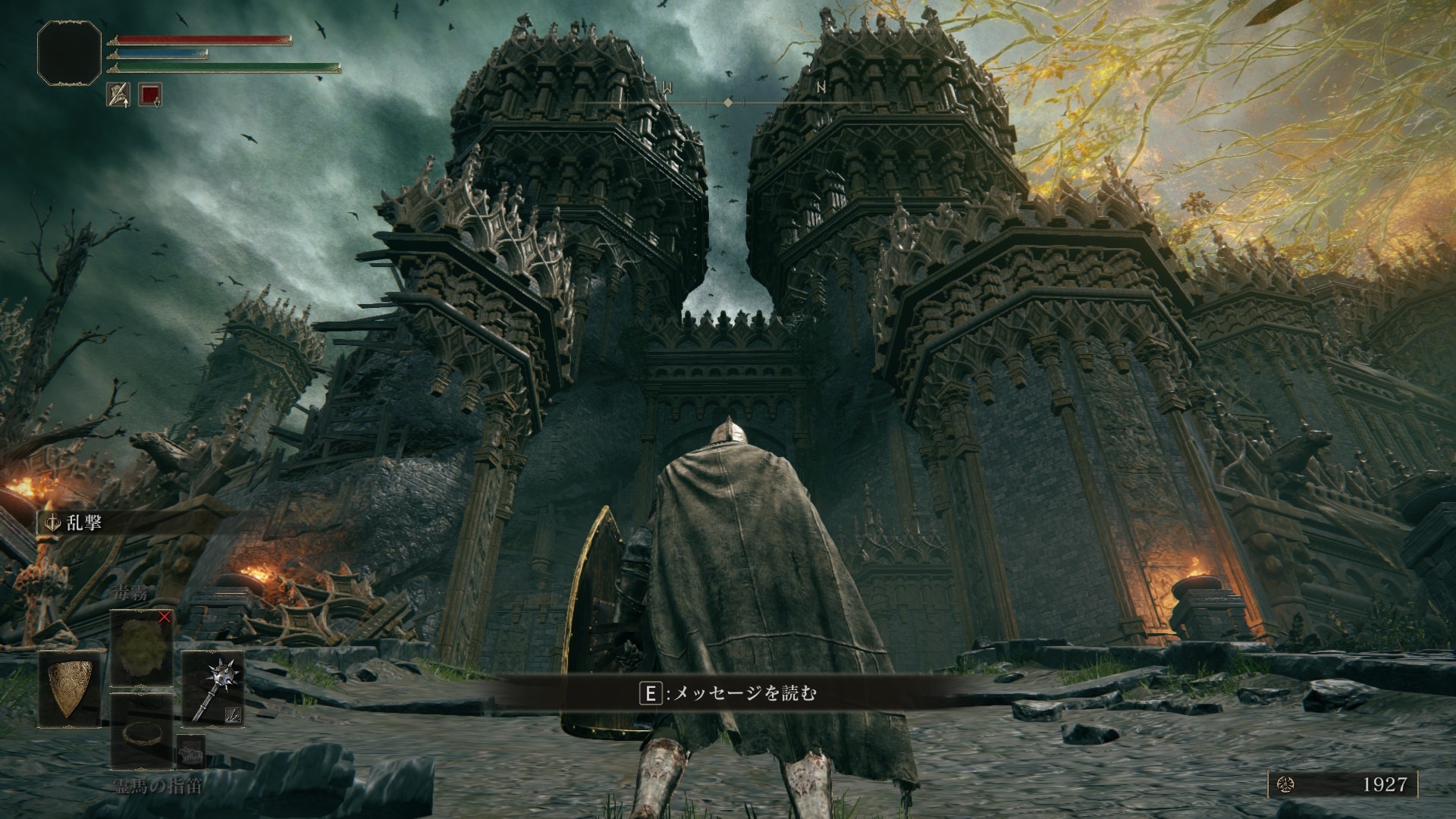The width and height of the screenshot is (1456, 819).
Task: Inspect the attack-up buff status icon
Action: pos(118,94)
